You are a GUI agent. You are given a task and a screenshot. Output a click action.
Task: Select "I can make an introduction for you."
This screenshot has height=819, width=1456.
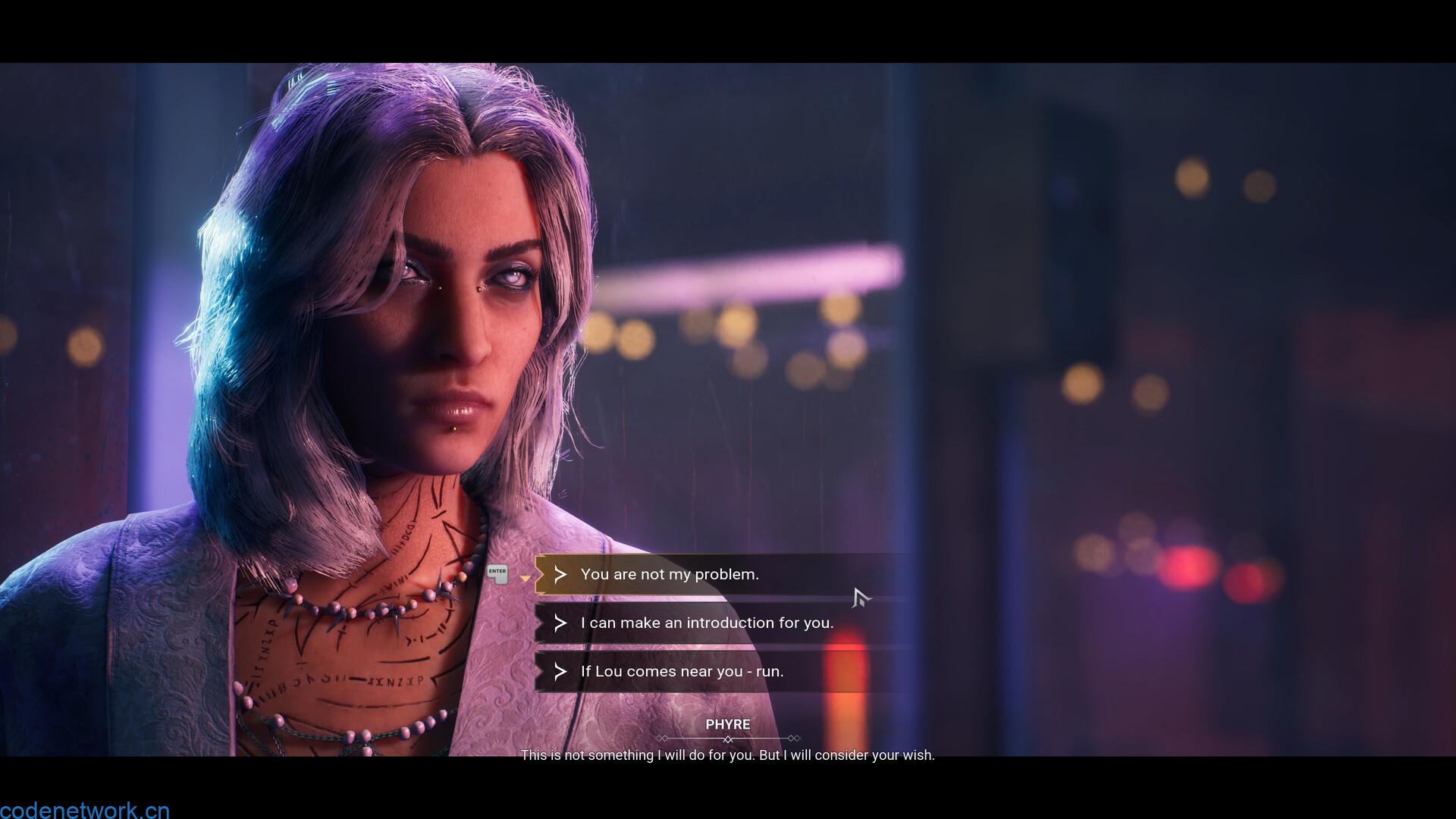706,623
